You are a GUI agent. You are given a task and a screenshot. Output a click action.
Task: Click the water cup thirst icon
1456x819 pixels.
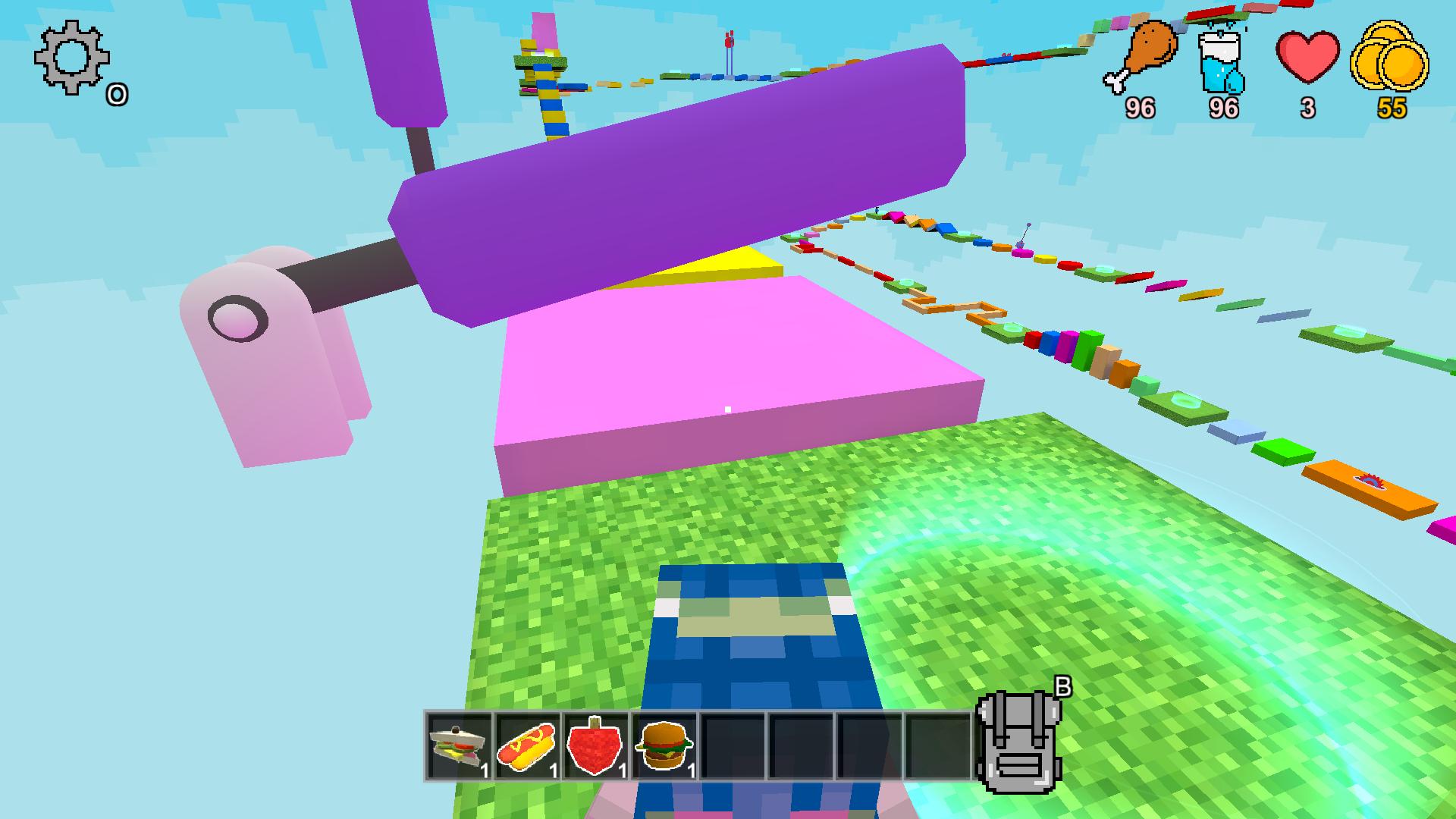(1222, 61)
